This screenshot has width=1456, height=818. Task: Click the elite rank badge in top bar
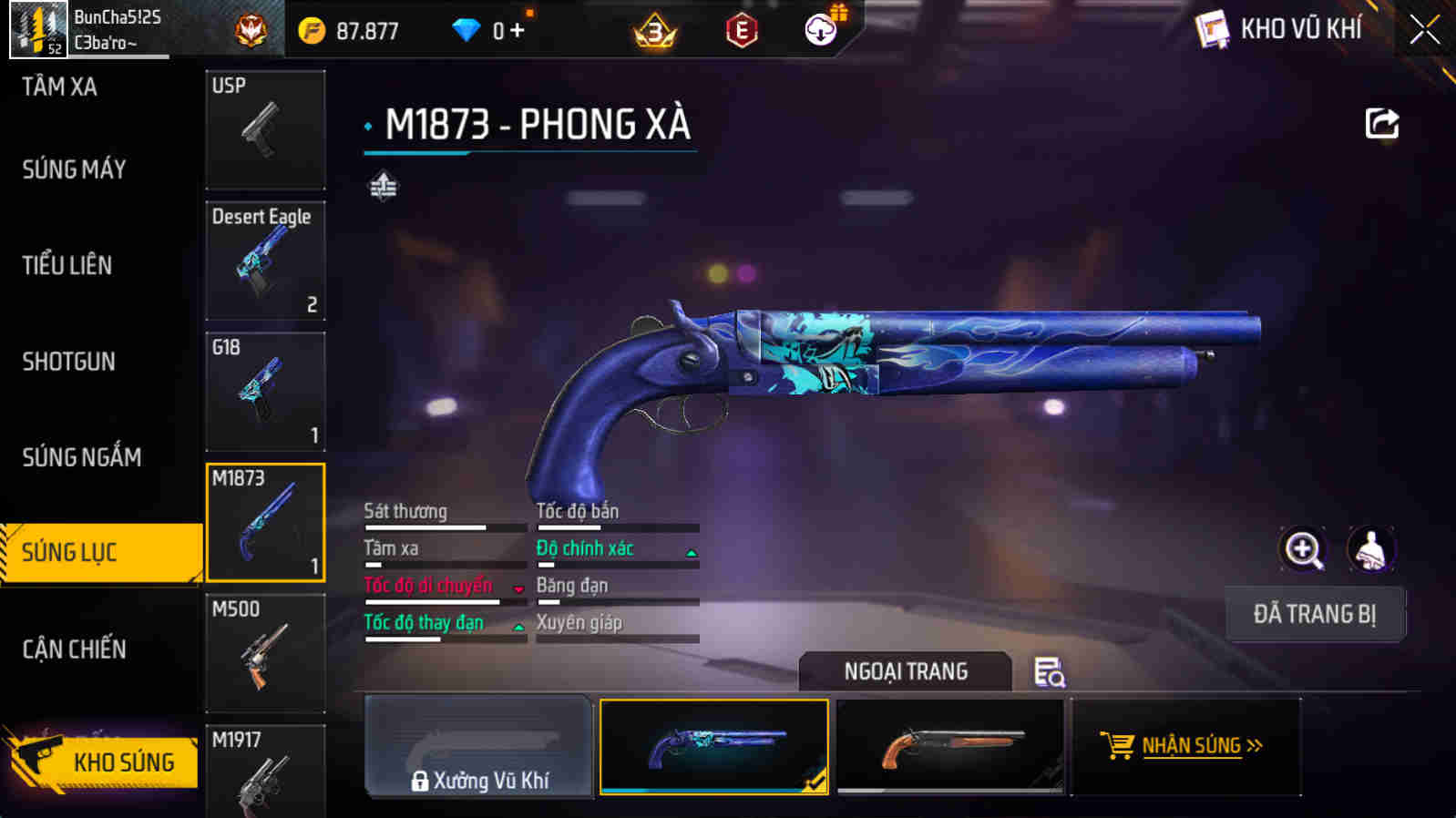[252, 28]
